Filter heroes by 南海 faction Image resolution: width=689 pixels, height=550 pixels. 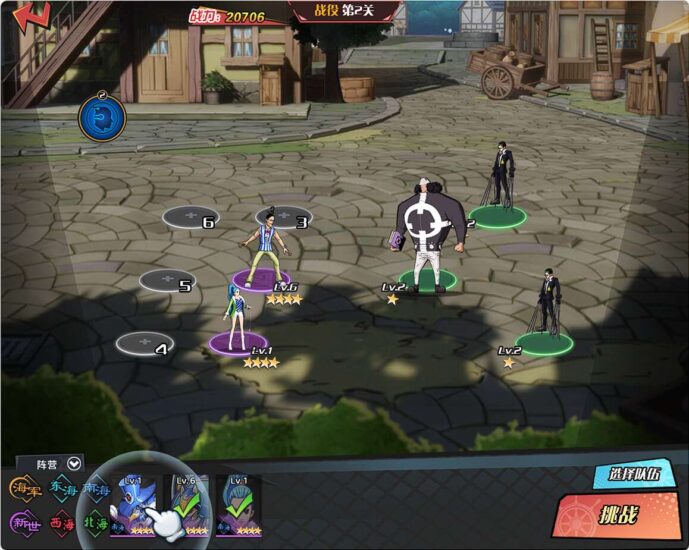click(x=97, y=488)
